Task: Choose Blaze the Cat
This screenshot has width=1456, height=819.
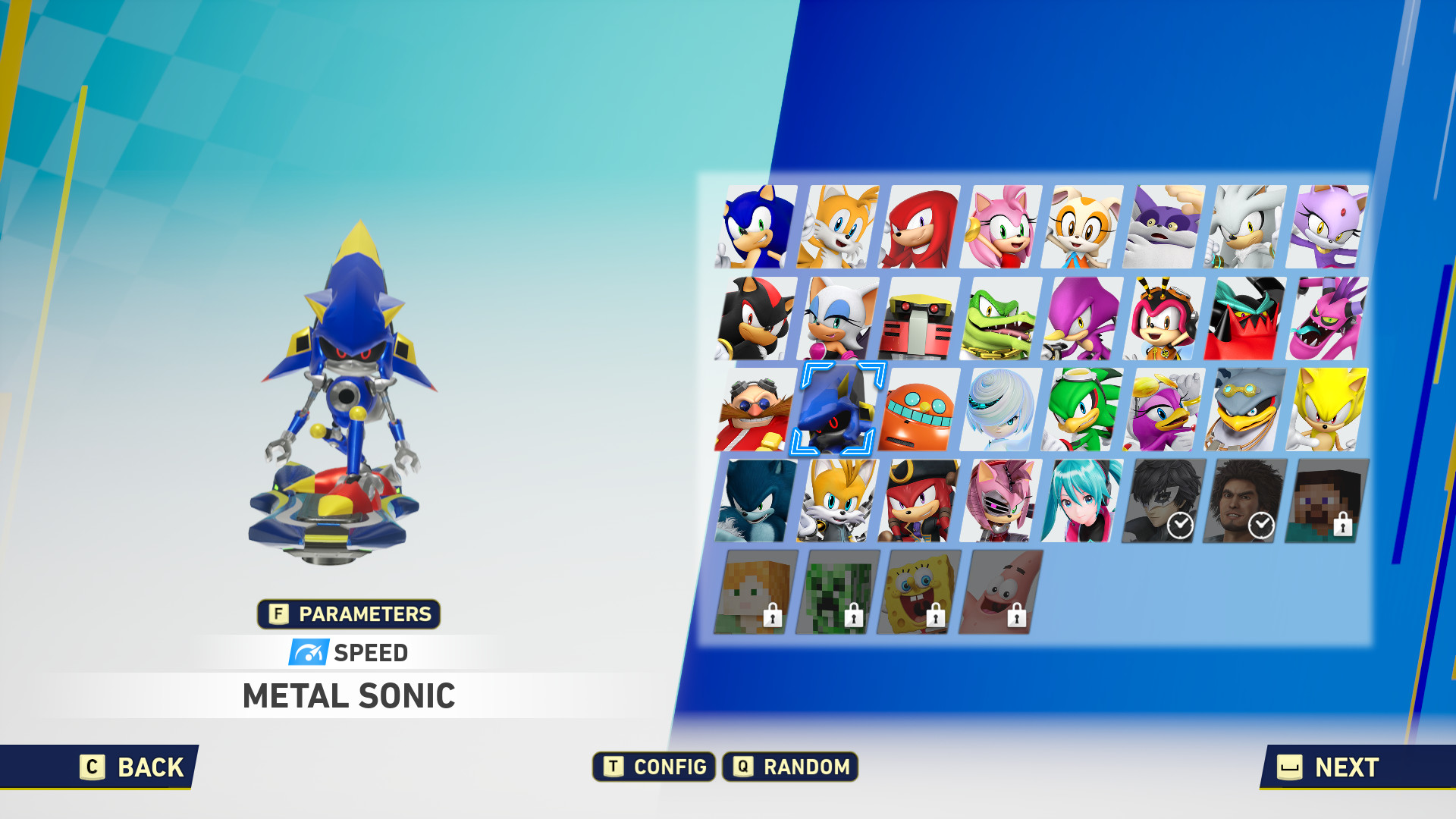Action: pos(1330,227)
